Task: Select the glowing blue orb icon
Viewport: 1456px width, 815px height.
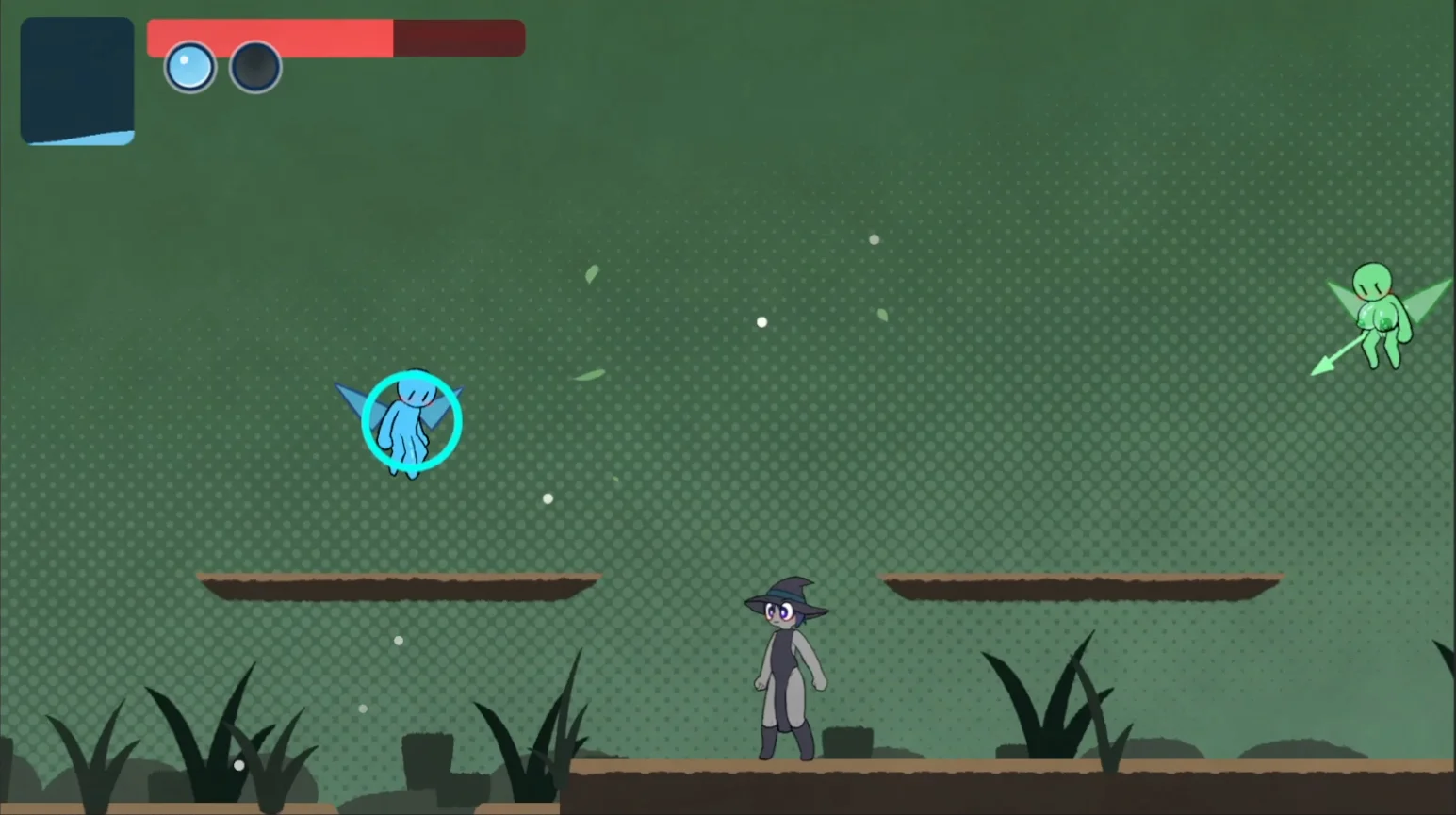Action: point(189,68)
